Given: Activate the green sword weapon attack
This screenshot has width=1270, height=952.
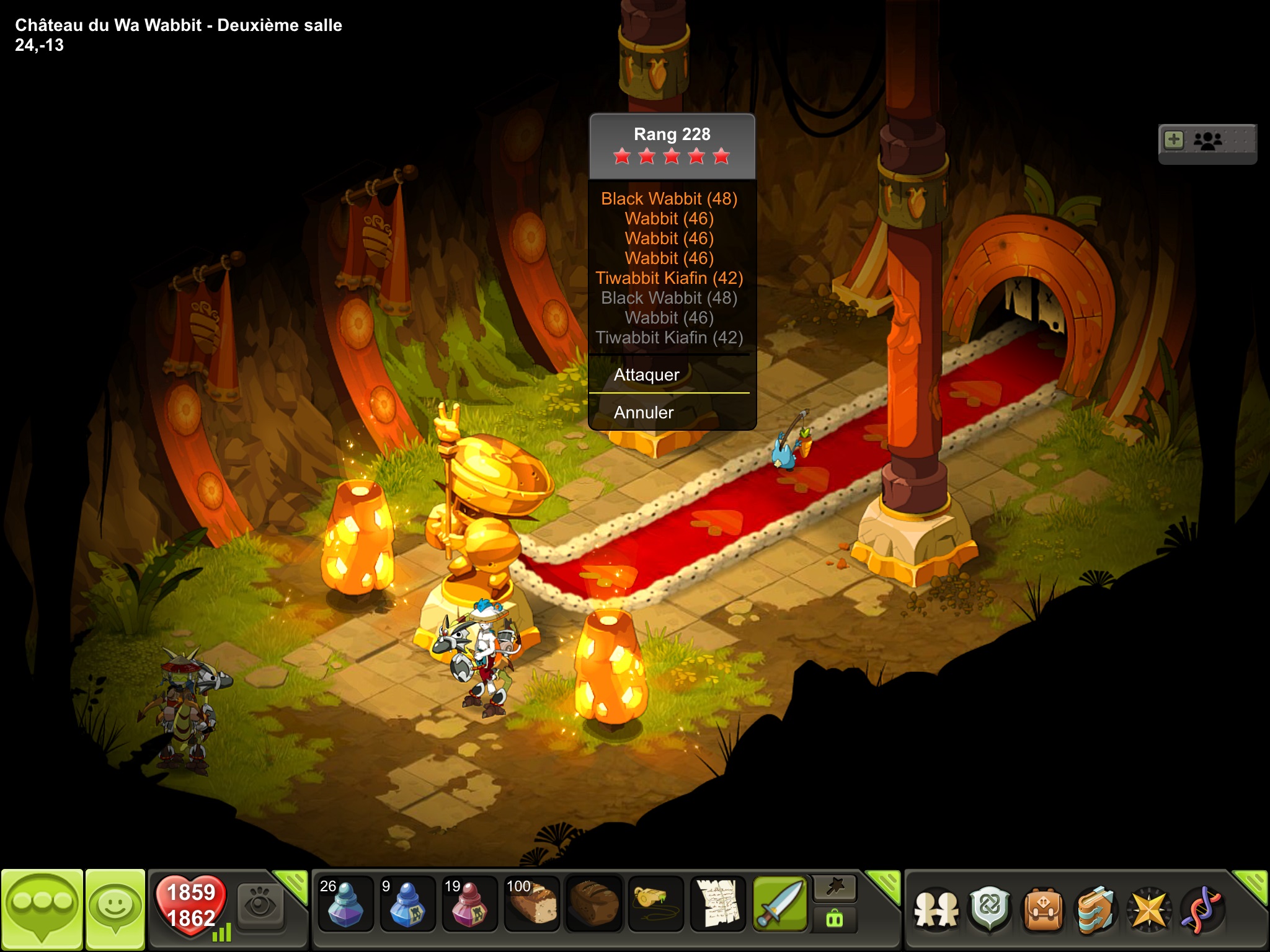Looking at the screenshot, I should (x=779, y=904).
